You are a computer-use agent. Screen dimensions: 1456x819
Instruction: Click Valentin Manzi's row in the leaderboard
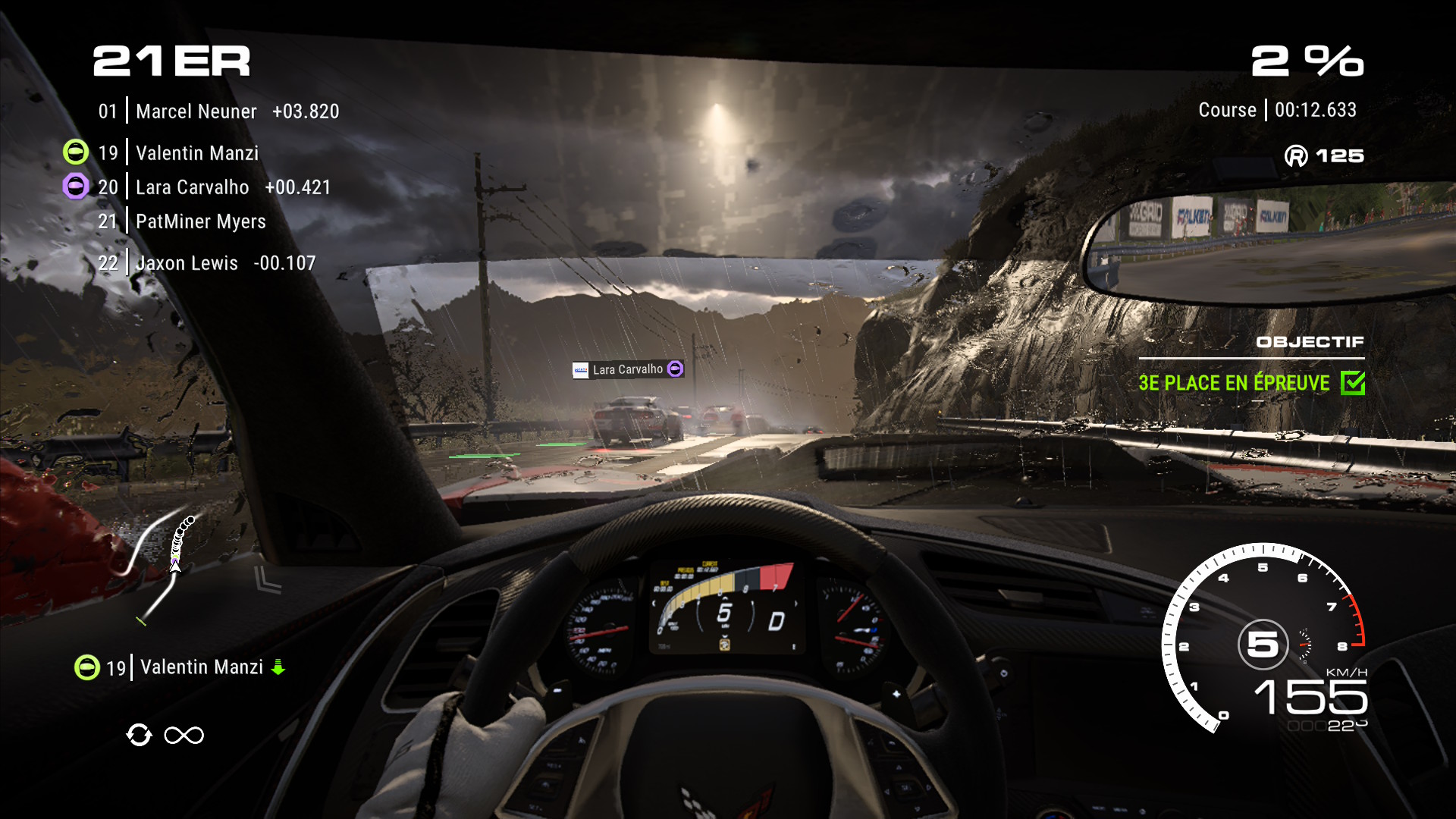point(196,153)
